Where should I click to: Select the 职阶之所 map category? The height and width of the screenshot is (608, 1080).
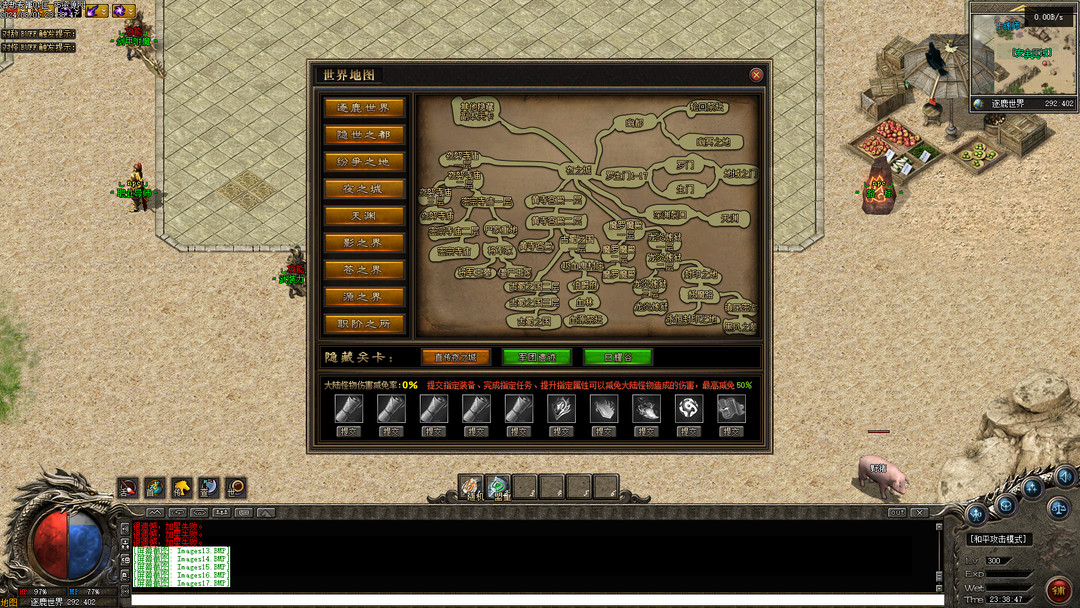364,324
